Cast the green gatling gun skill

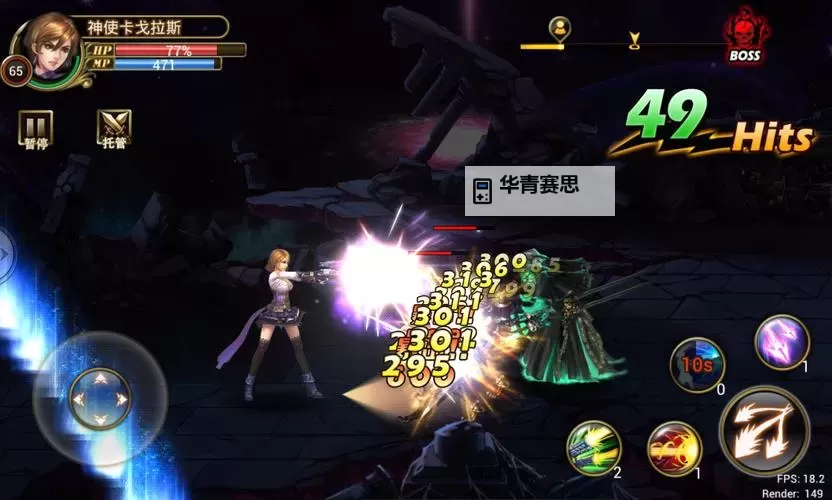pyautogui.click(x=594, y=447)
